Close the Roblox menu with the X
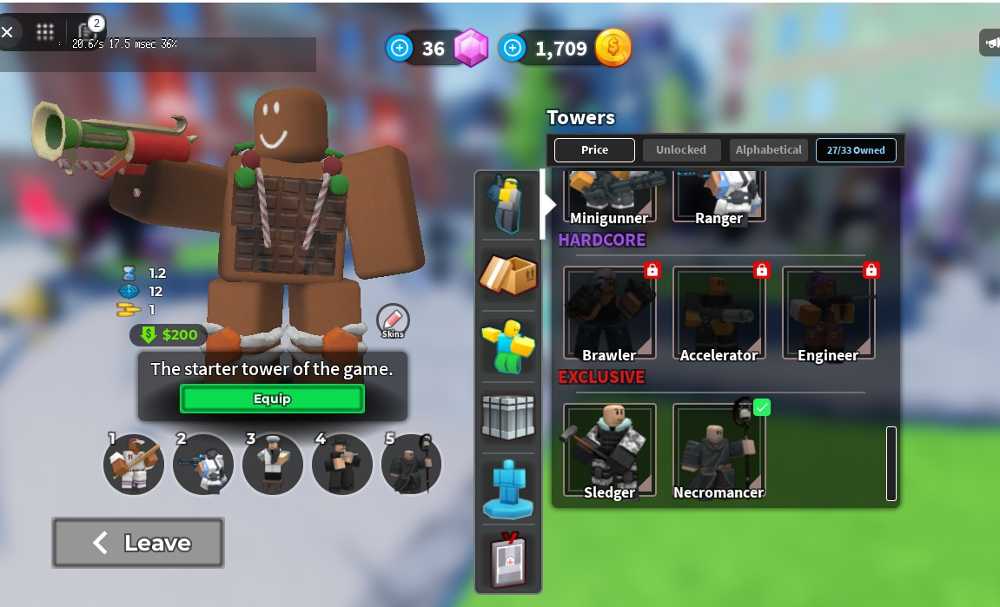This screenshot has height=607, width=1000. [x=8, y=32]
